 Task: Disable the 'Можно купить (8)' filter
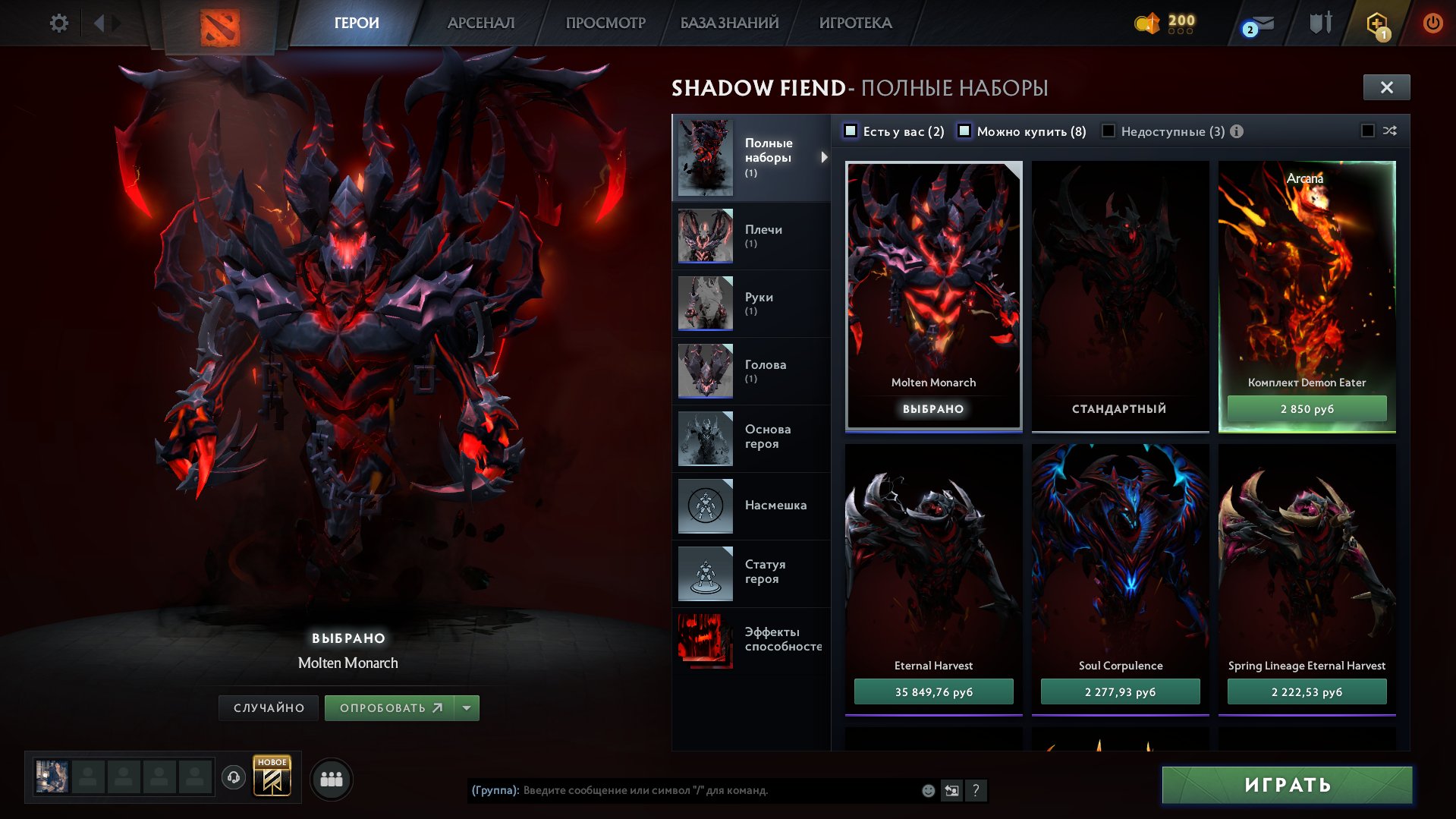965,131
